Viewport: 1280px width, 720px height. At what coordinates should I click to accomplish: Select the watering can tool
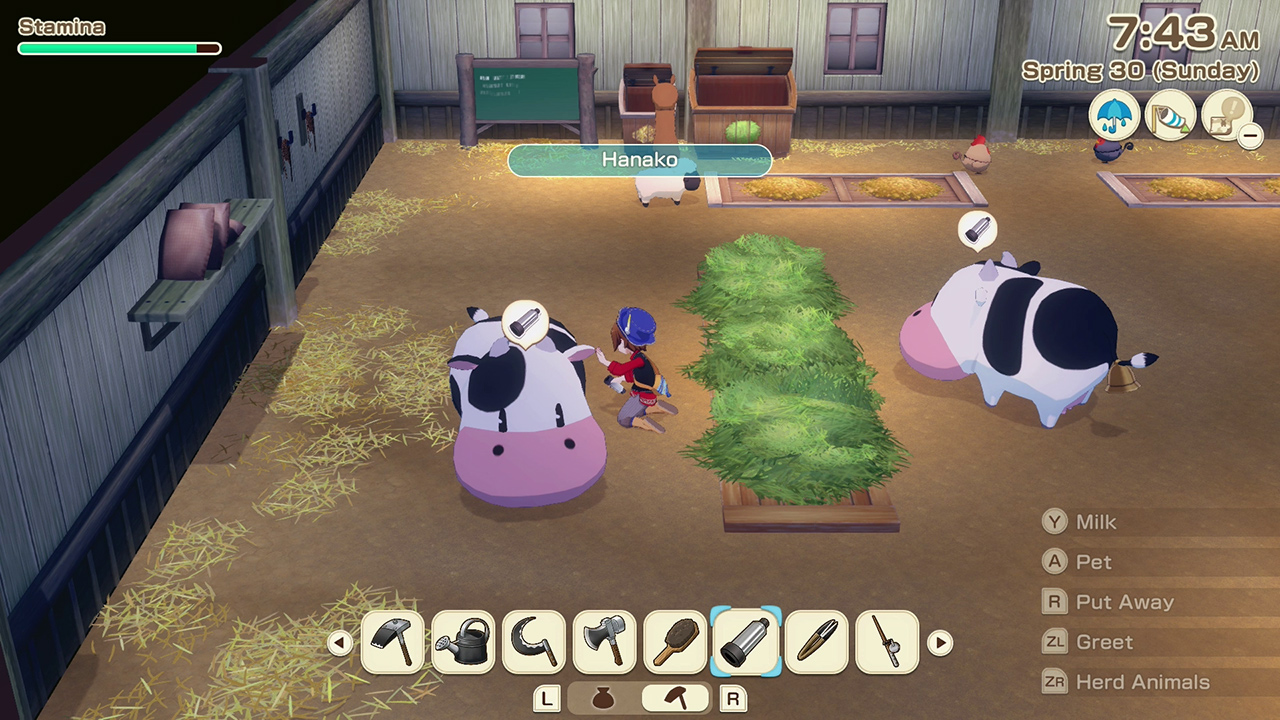[463, 640]
